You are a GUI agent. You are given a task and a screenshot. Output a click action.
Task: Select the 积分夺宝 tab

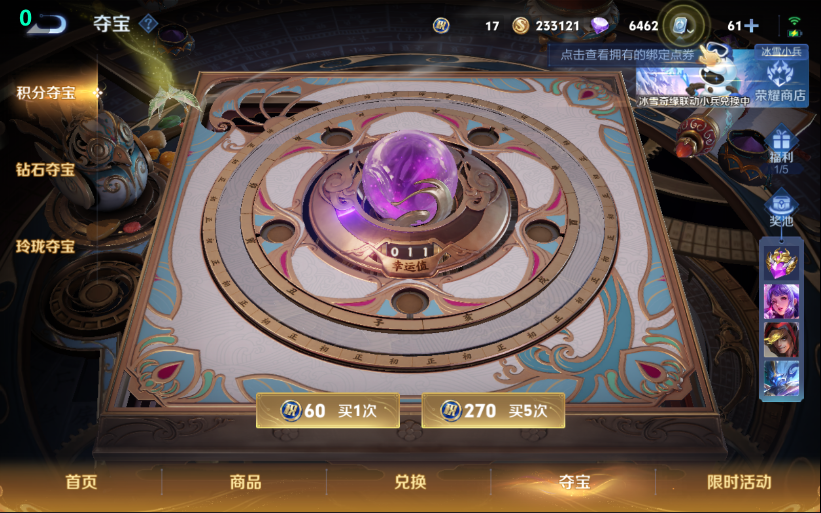(46, 93)
